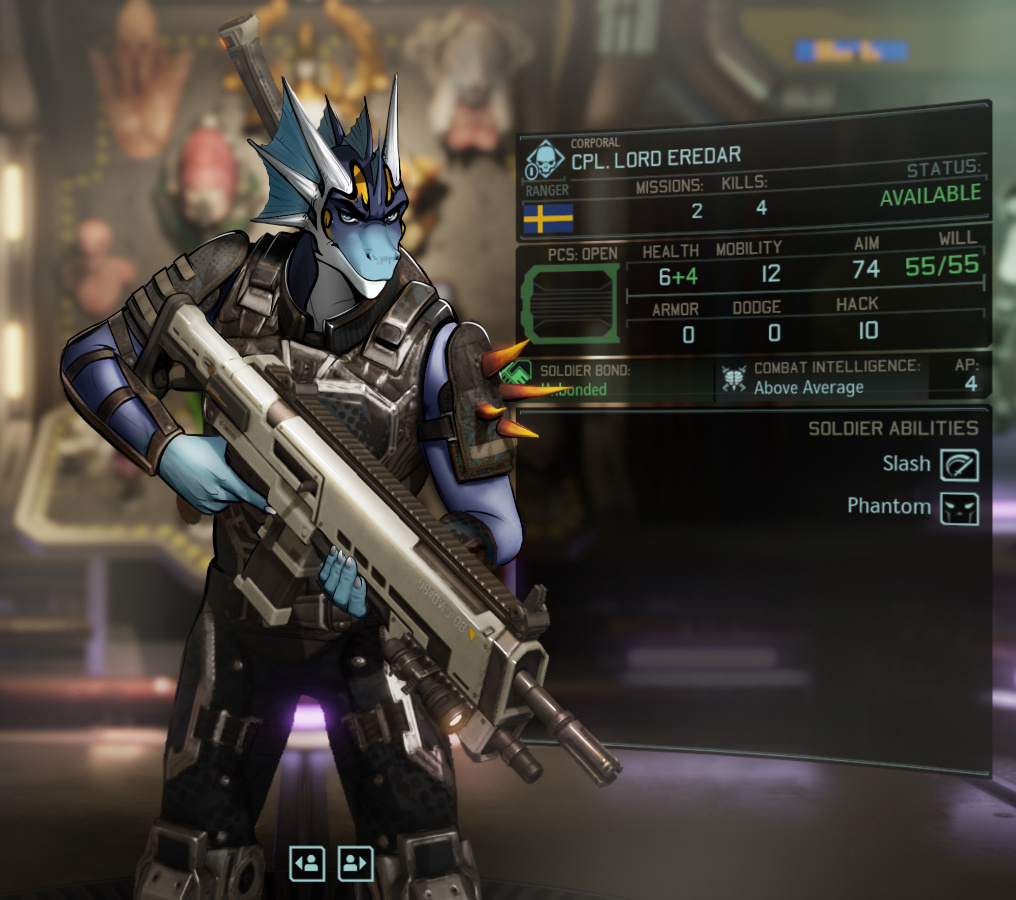Click the Corporal rank skull icon
The image size is (1016, 900).
[545, 159]
